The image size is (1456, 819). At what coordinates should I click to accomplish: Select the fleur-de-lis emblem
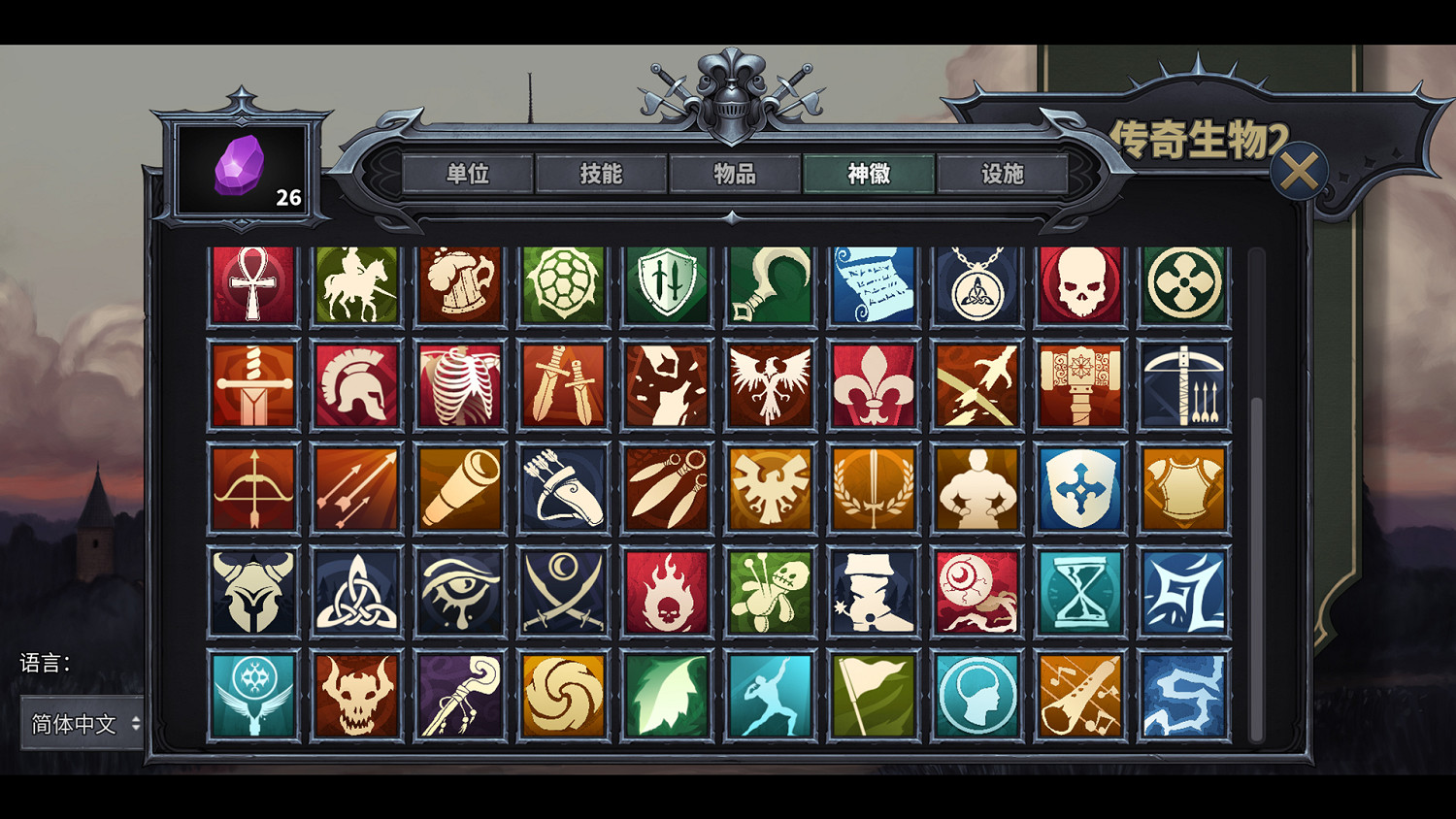pos(875,385)
